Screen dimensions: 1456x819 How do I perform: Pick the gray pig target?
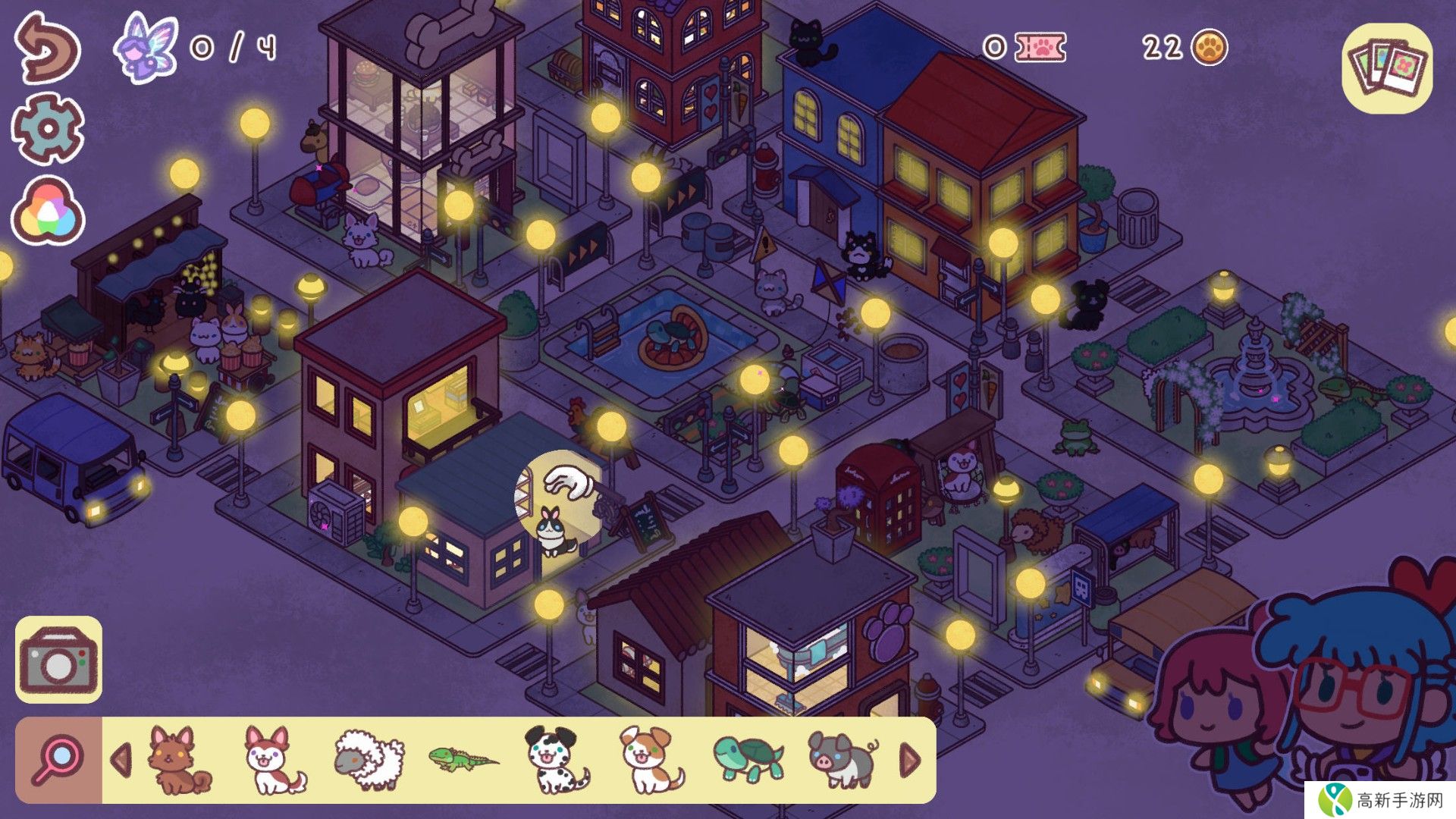(x=842, y=760)
